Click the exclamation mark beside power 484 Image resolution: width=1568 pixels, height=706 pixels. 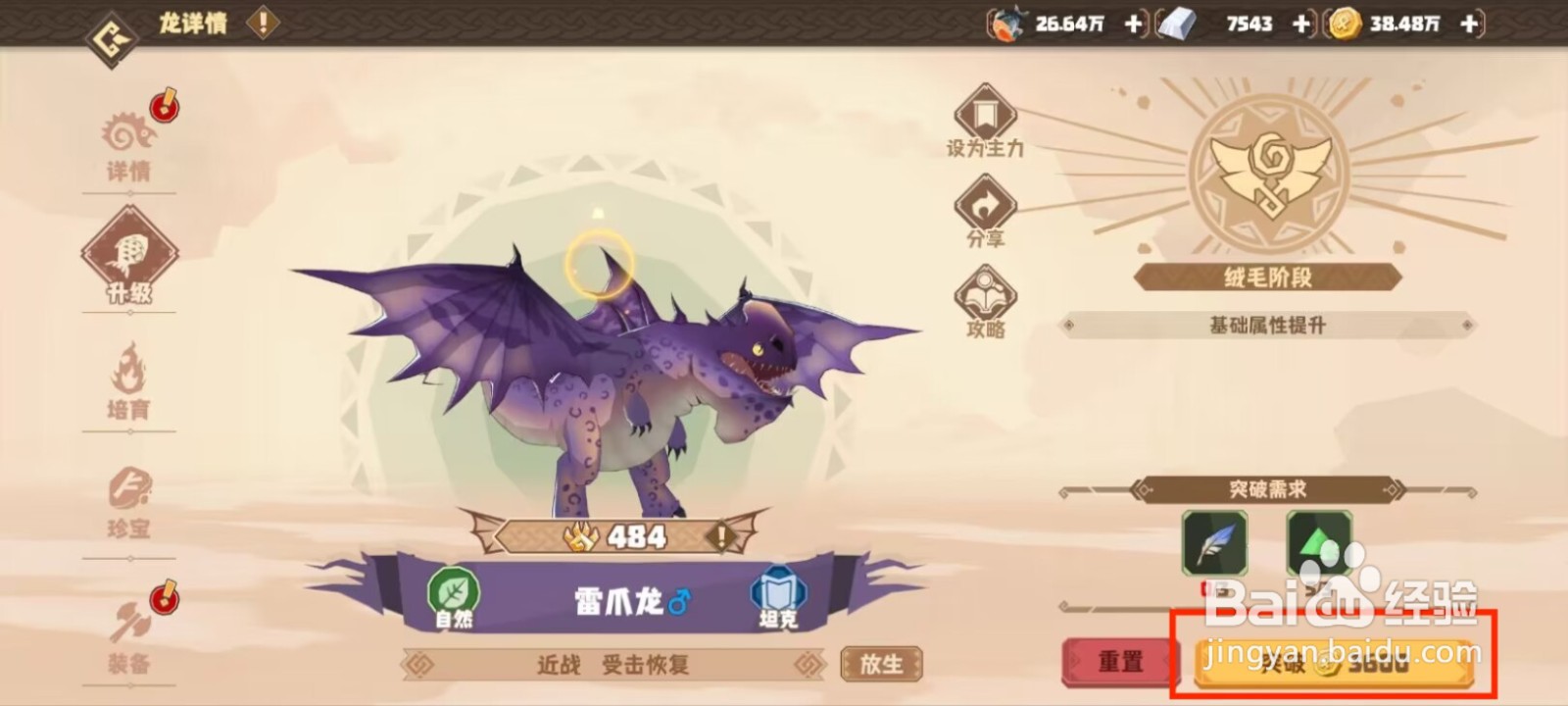click(x=721, y=536)
